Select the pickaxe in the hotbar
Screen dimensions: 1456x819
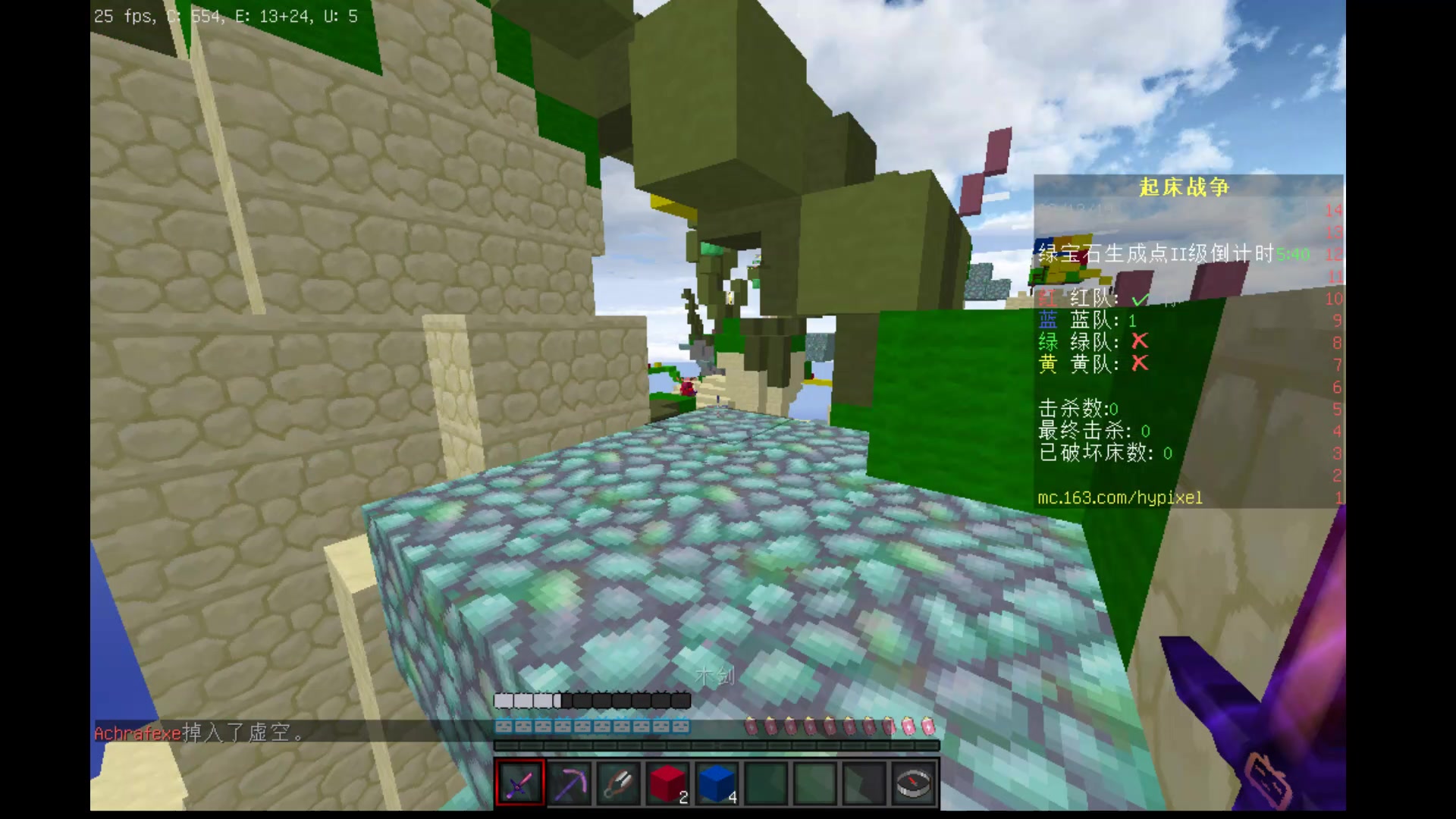click(x=569, y=781)
